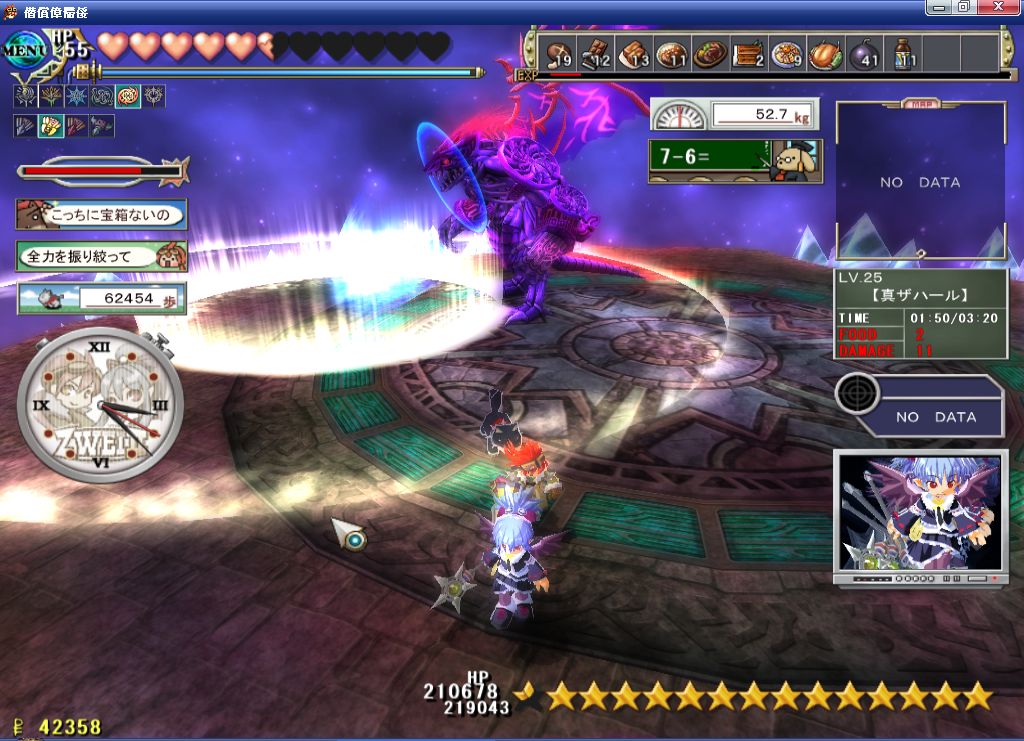Use the chocolate bar food item

[x=596, y=55]
